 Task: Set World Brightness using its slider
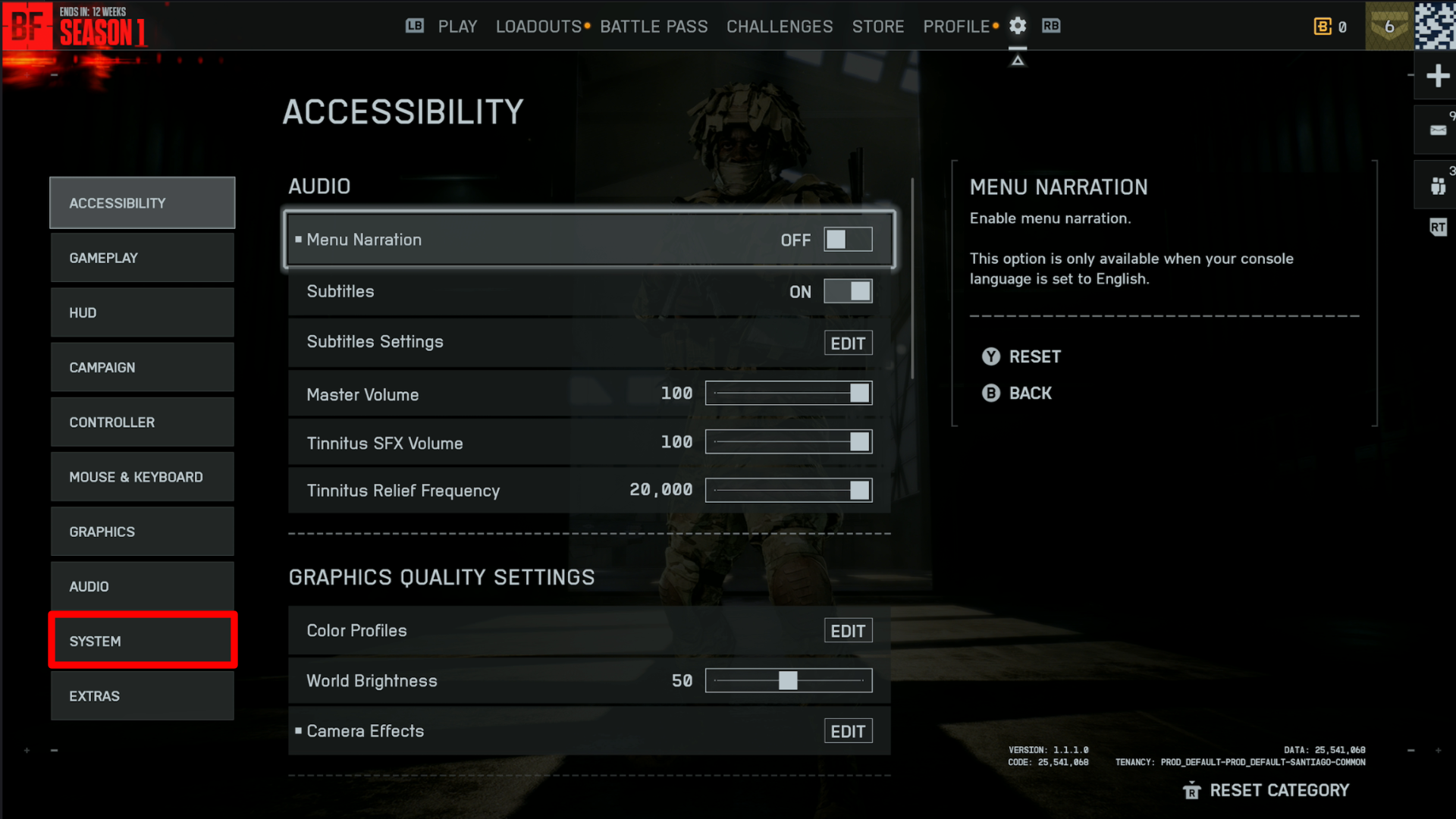[789, 680]
